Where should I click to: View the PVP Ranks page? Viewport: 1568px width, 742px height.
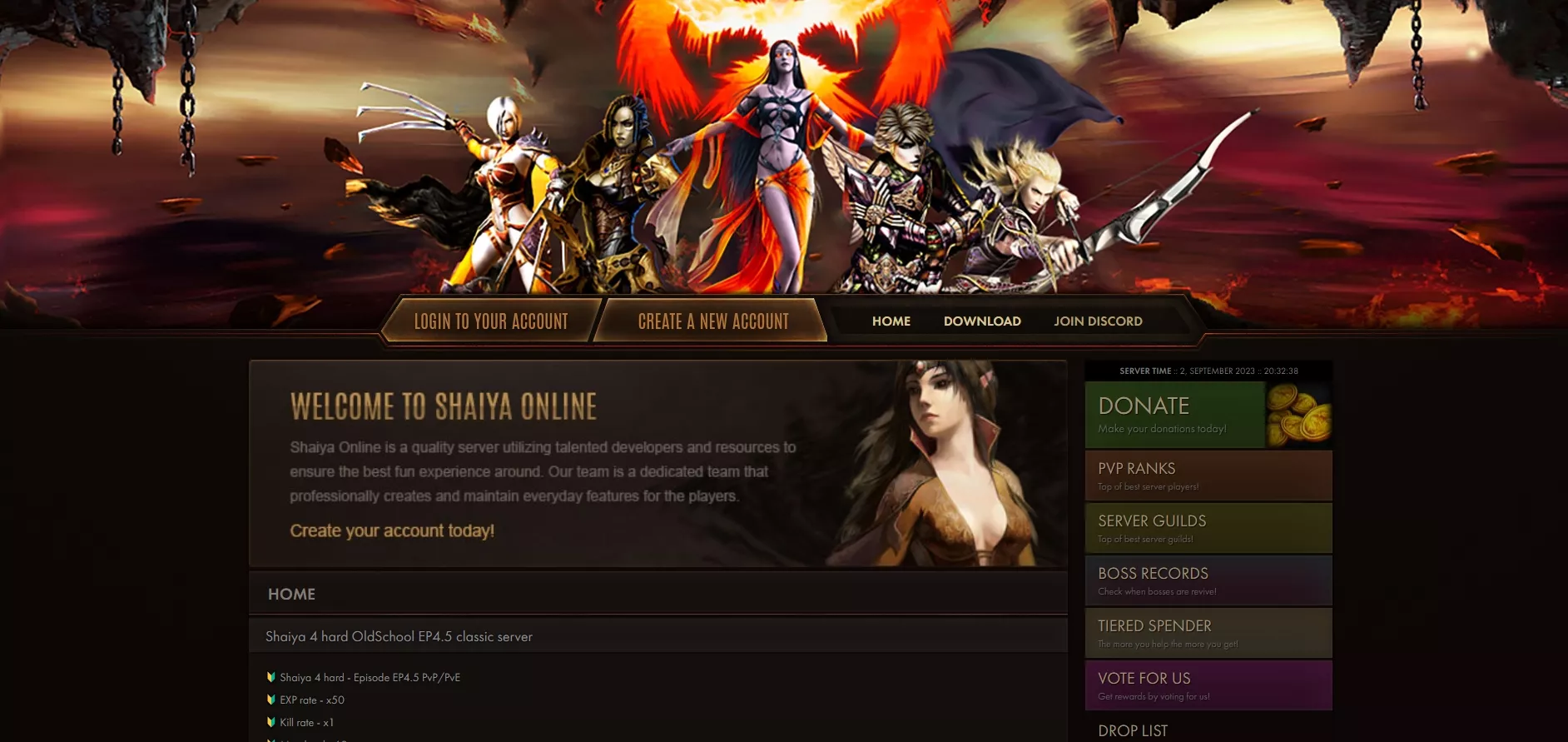point(1208,476)
